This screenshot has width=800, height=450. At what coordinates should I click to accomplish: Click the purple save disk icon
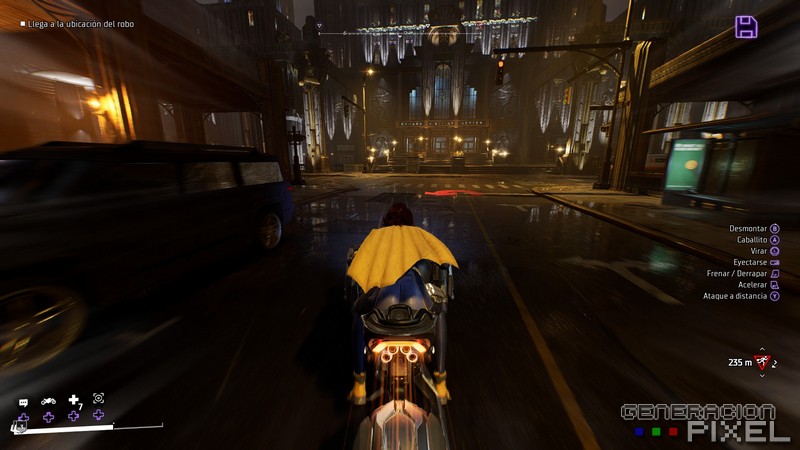click(746, 27)
